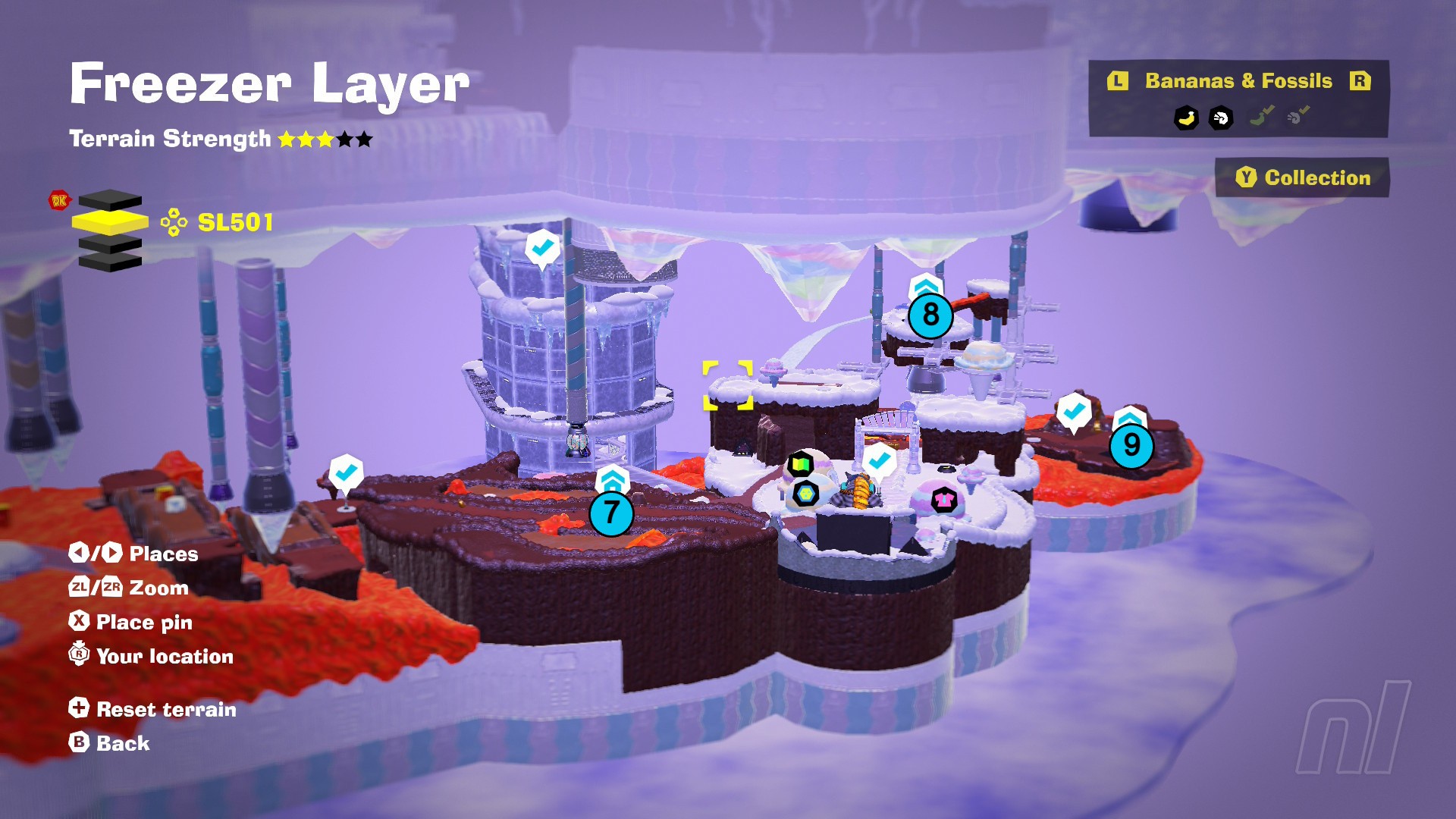
Task: Select the Bananas & Fossils map filter
Action: 1238,81
